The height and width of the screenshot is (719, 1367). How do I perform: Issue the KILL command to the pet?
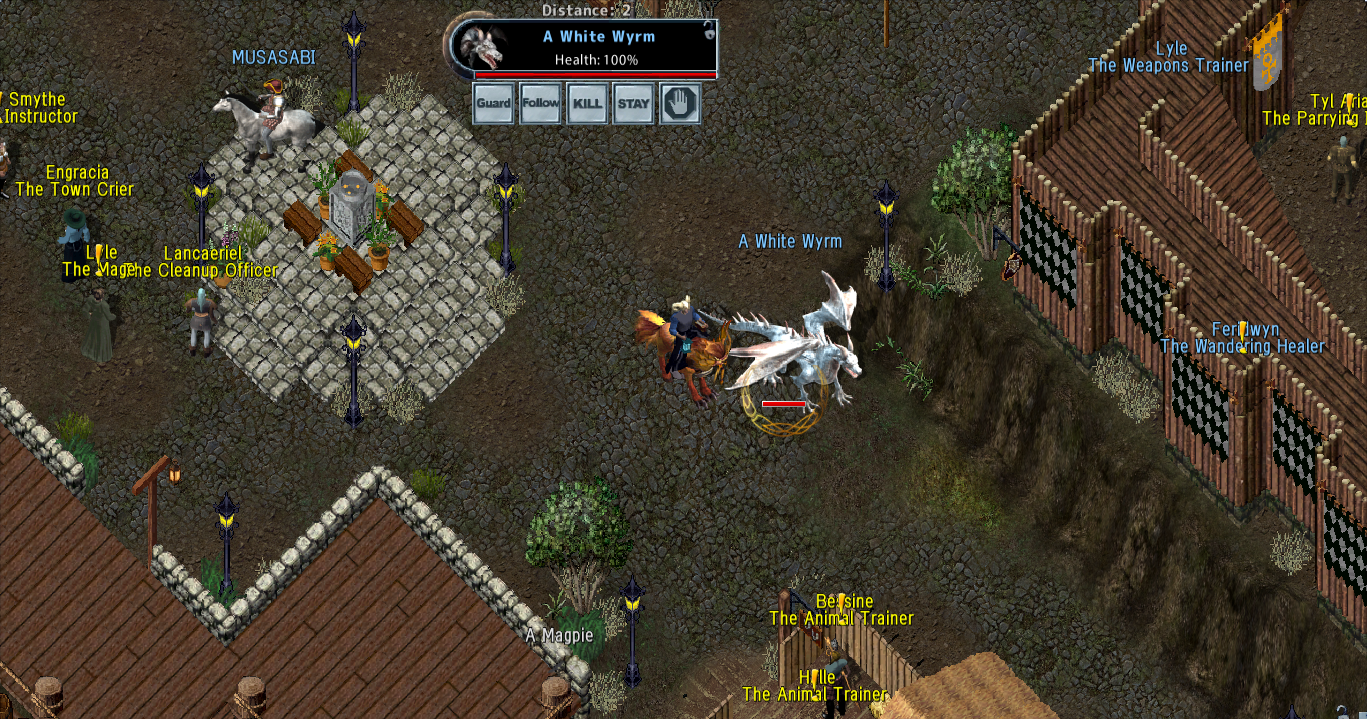point(587,104)
